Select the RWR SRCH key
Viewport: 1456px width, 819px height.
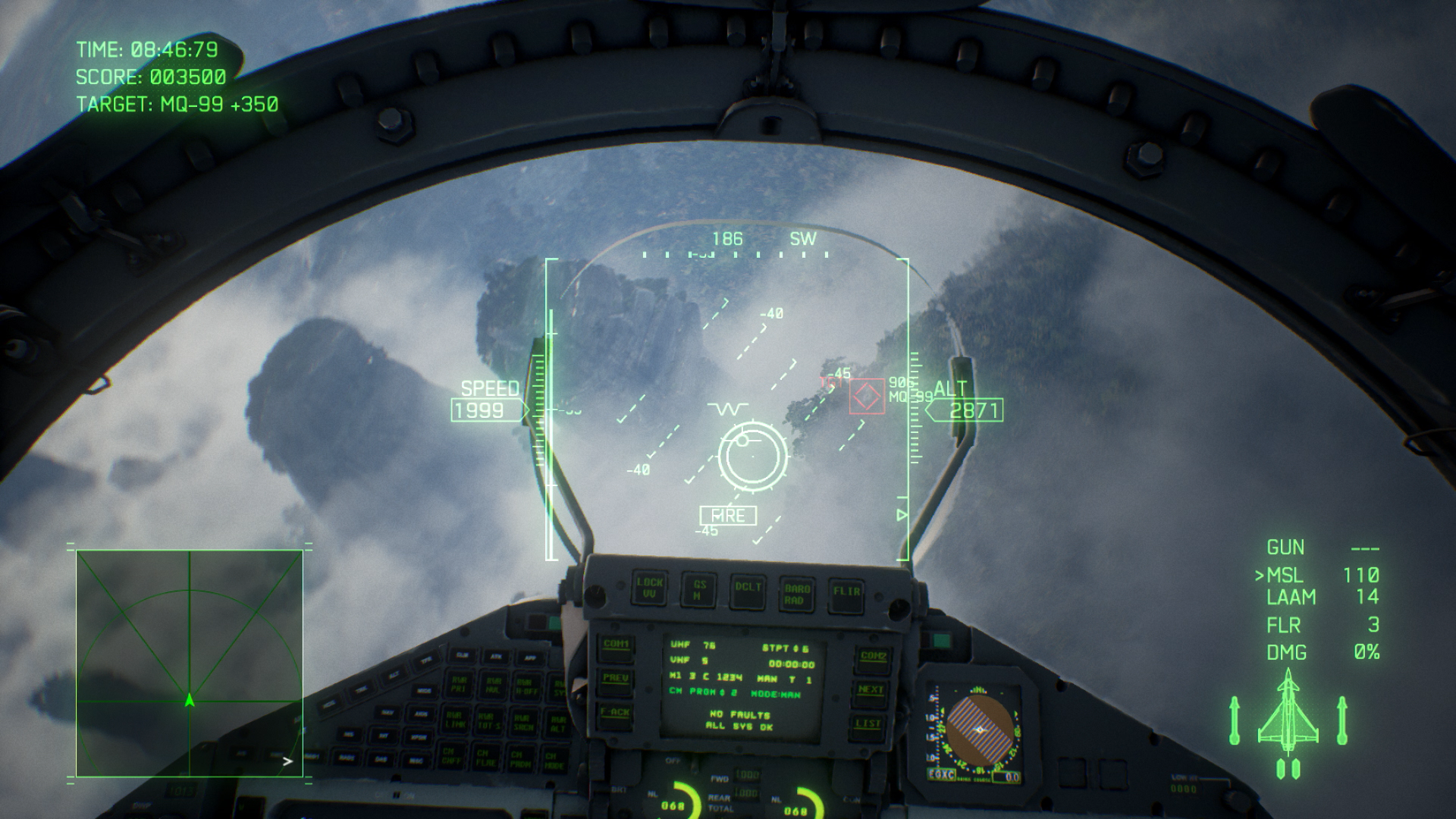523,721
